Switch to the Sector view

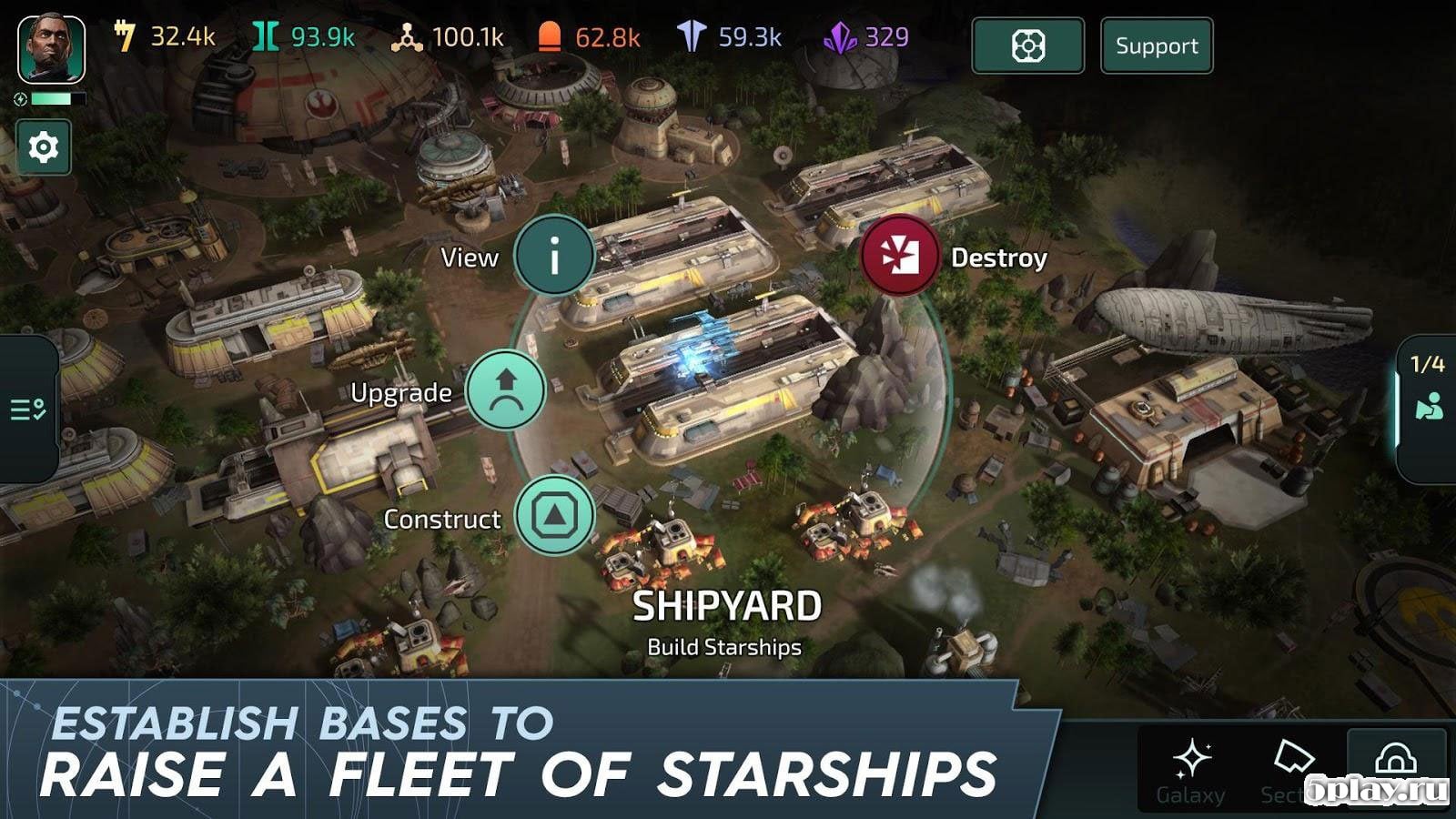[x=1290, y=770]
